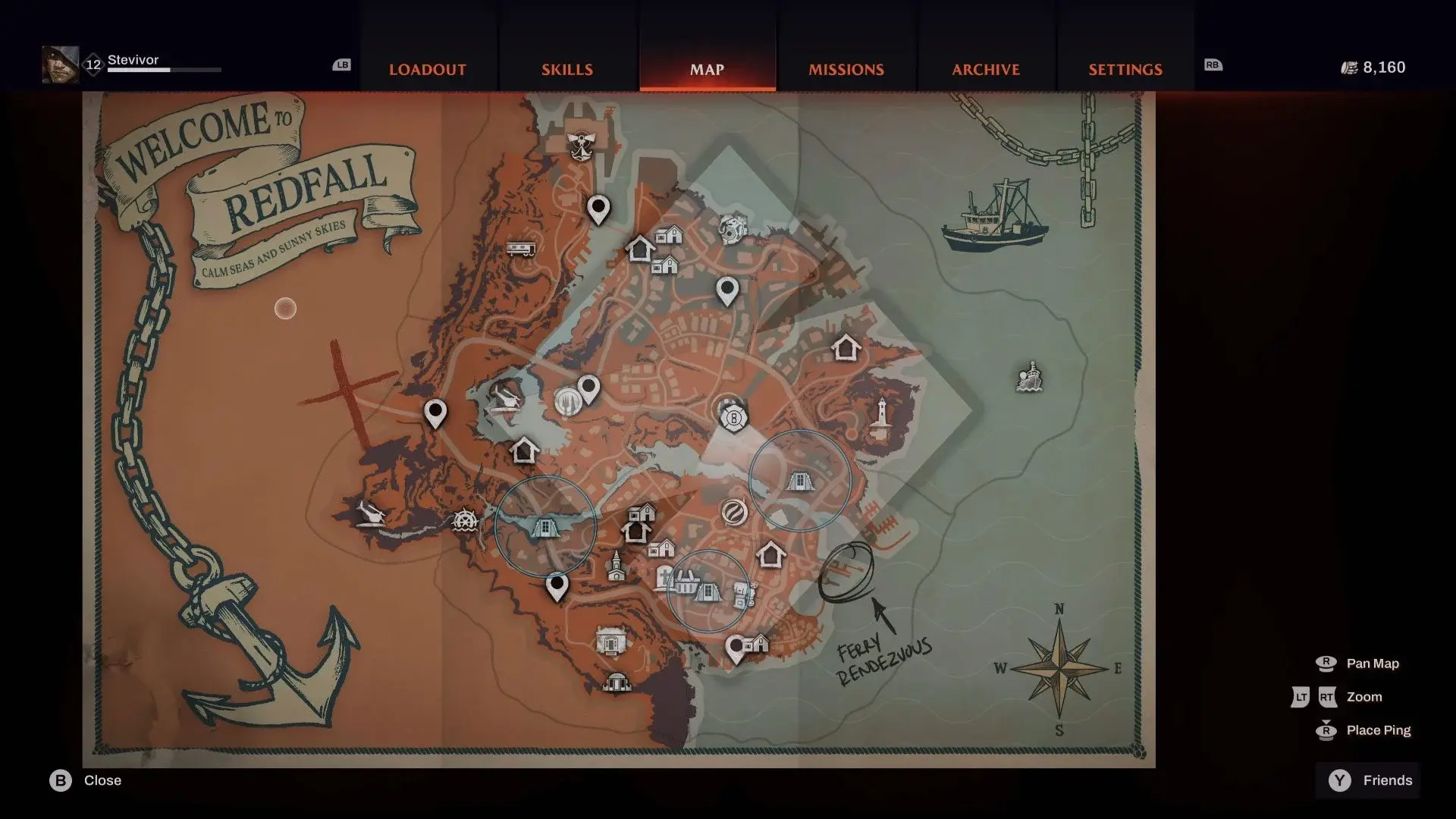Switch to the Skills tab
Image resolution: width=1456 pixels, height=819 pixels.
click(566, 70)
